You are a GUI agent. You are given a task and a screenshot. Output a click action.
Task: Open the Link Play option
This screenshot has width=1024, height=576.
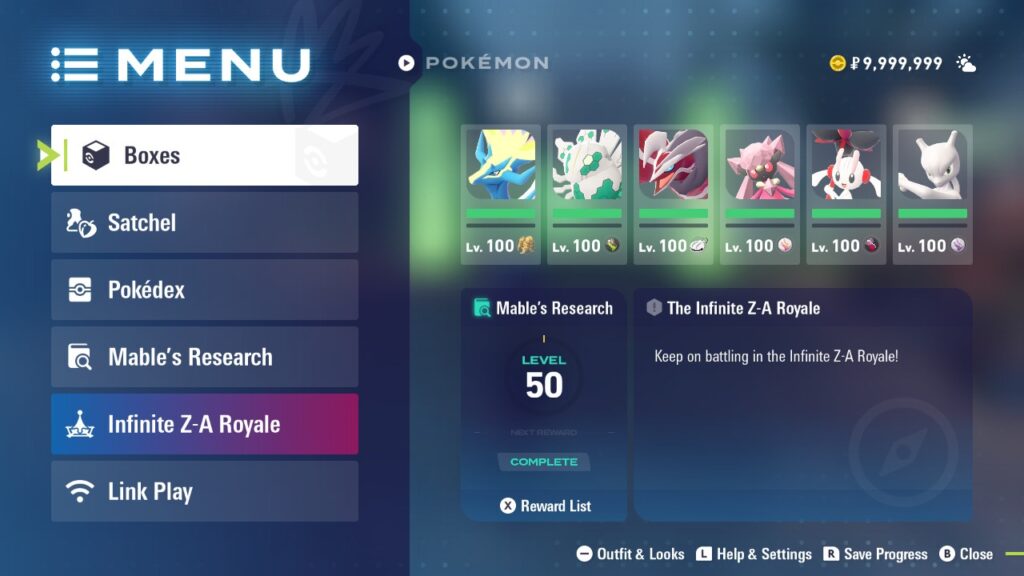pos(204,491)
